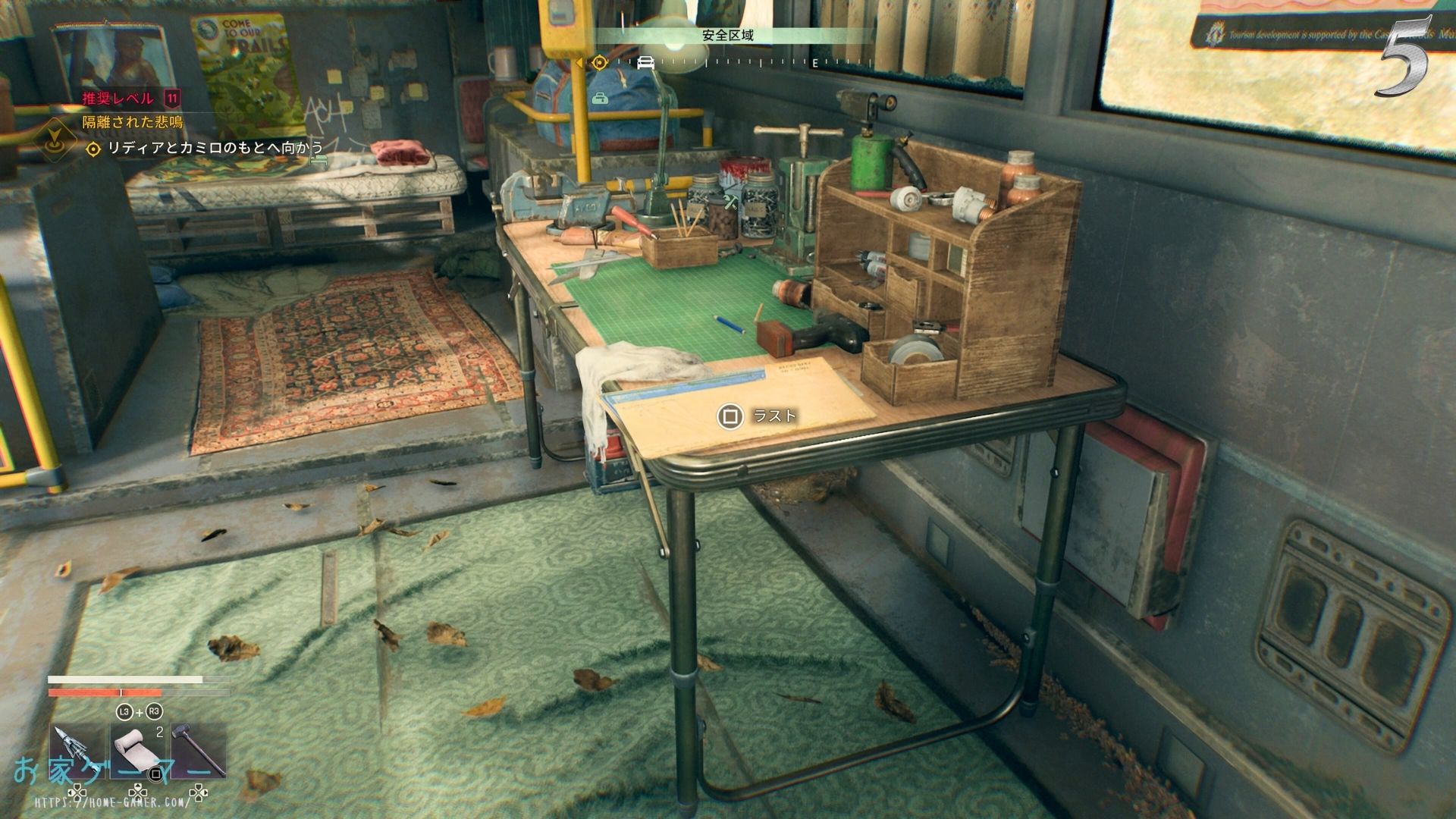Click the white car marker on the compass

pyautogui.click(x=645, y=62)
